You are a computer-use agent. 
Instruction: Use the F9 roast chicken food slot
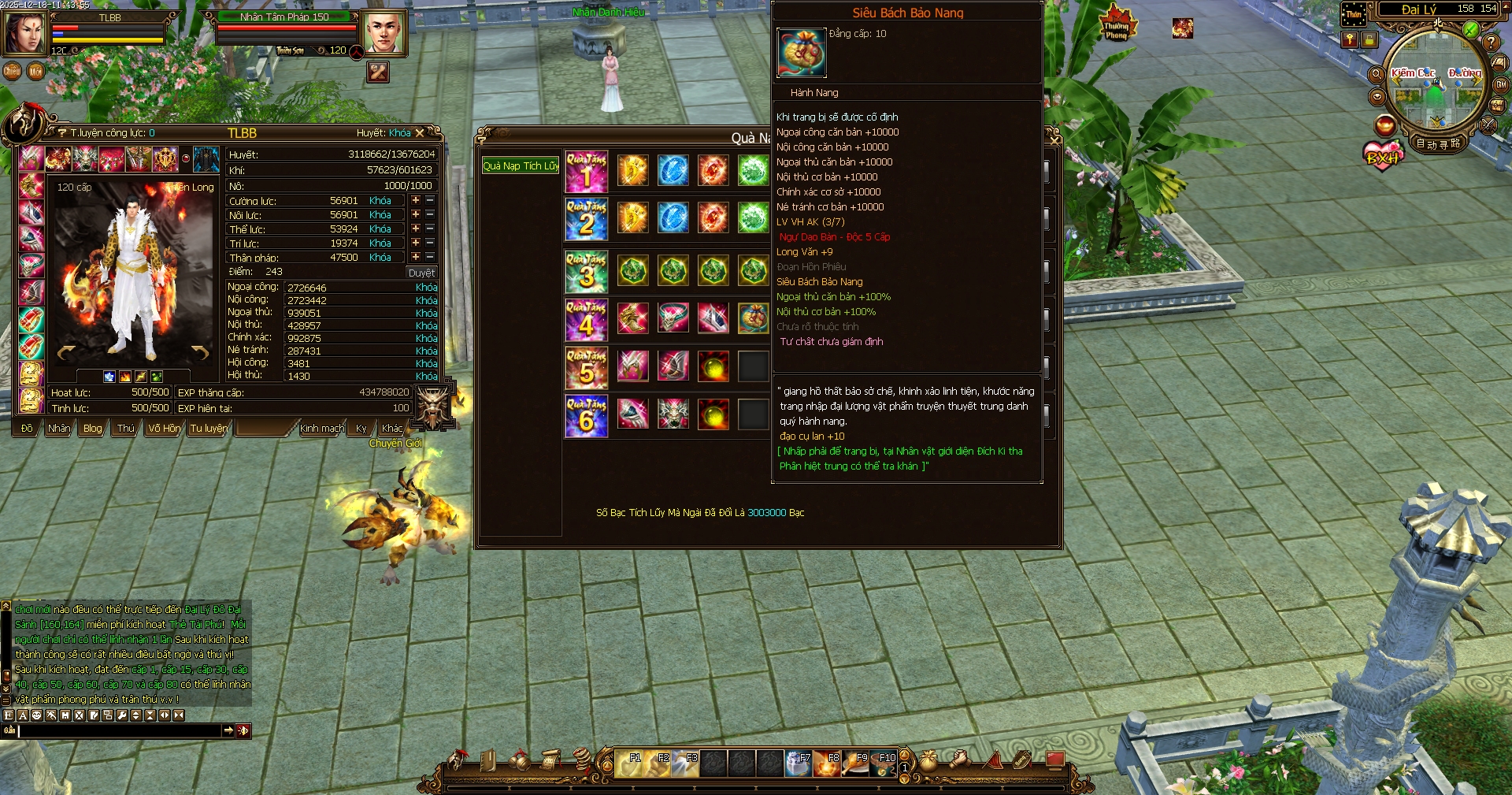pos(855,763)
